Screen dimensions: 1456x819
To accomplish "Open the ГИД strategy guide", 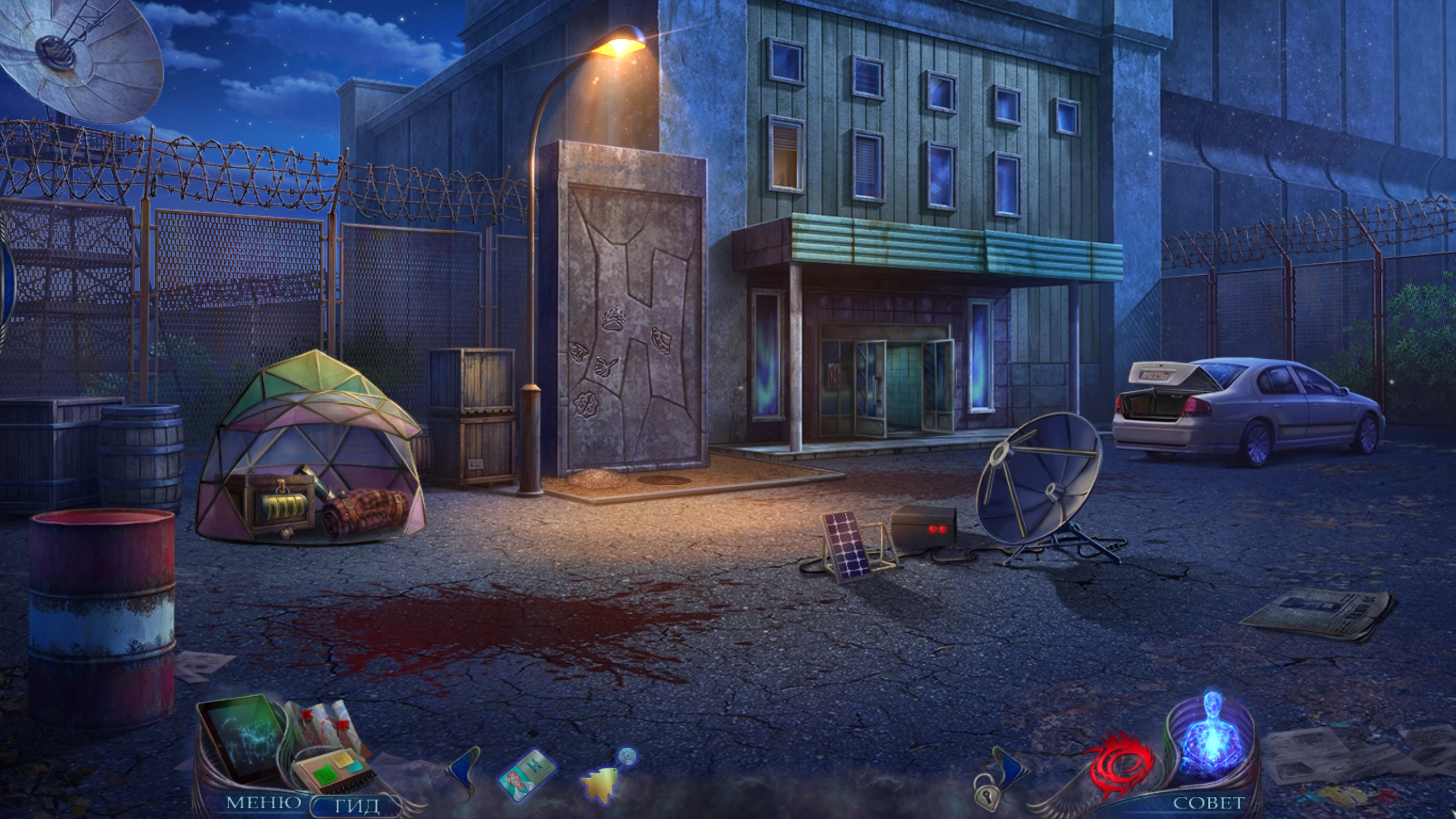I will (x=357, y=805).
